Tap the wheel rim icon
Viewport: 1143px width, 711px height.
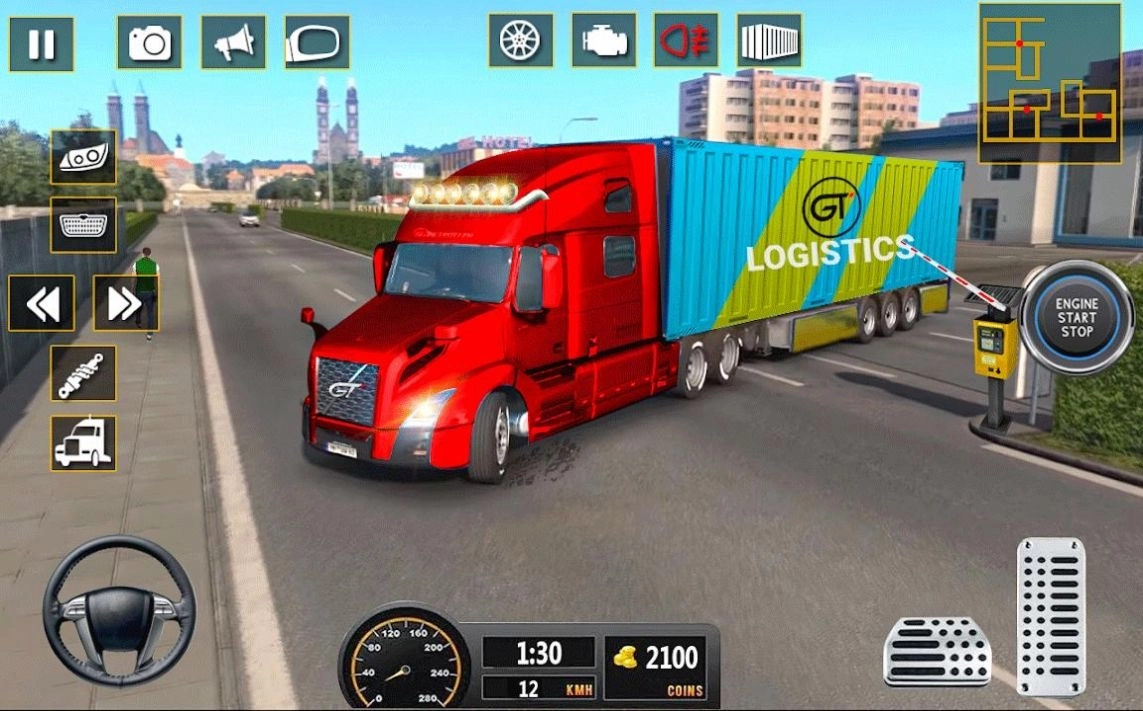point(521,41)
